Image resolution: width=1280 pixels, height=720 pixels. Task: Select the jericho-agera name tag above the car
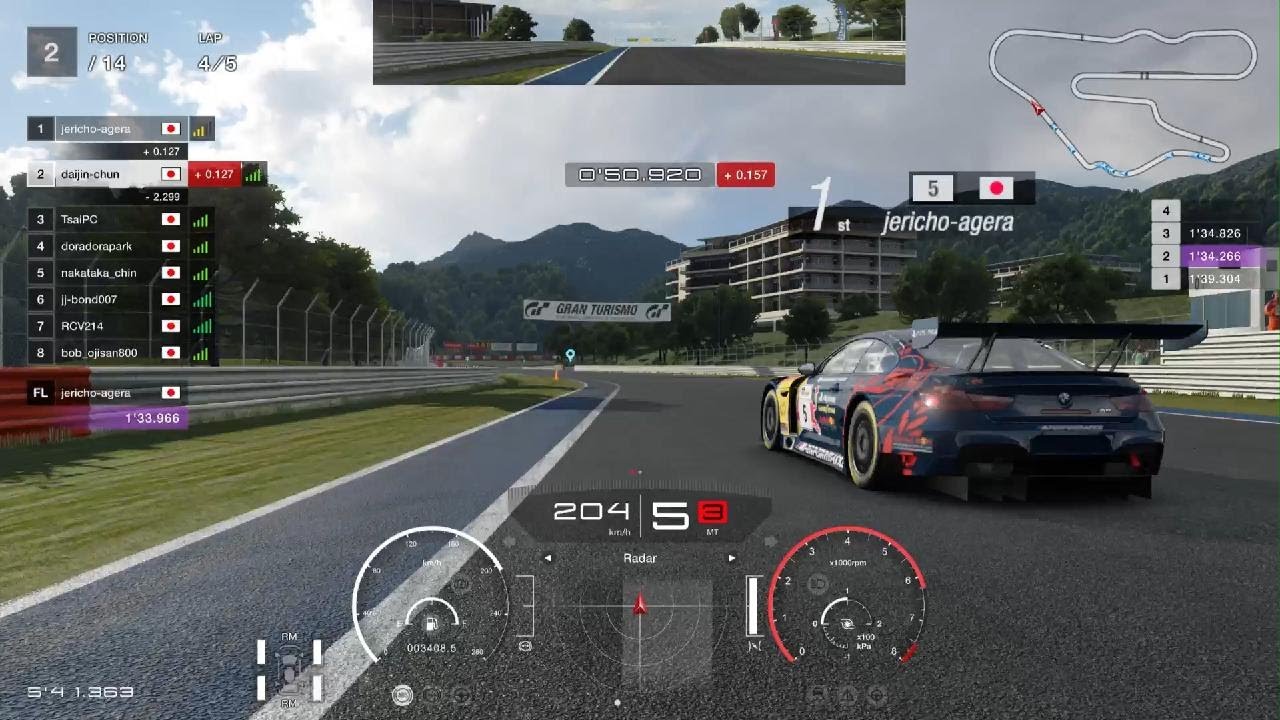pyautogui.click(x=947, y=222)
